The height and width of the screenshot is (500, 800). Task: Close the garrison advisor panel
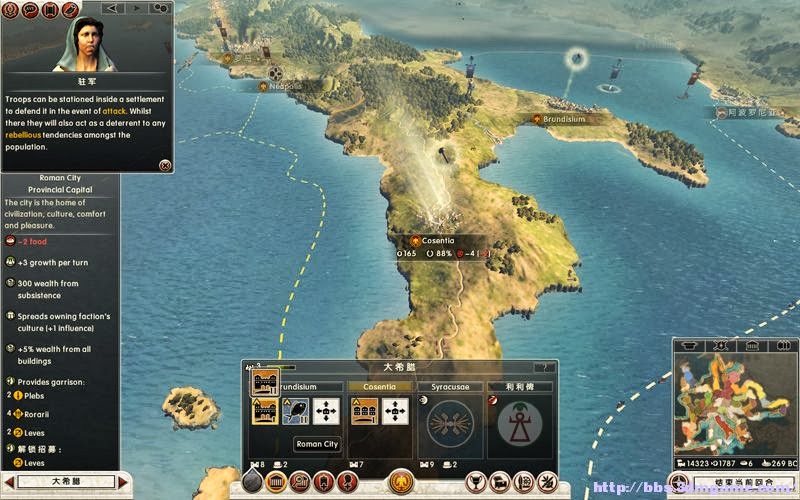tap(165, 165)
